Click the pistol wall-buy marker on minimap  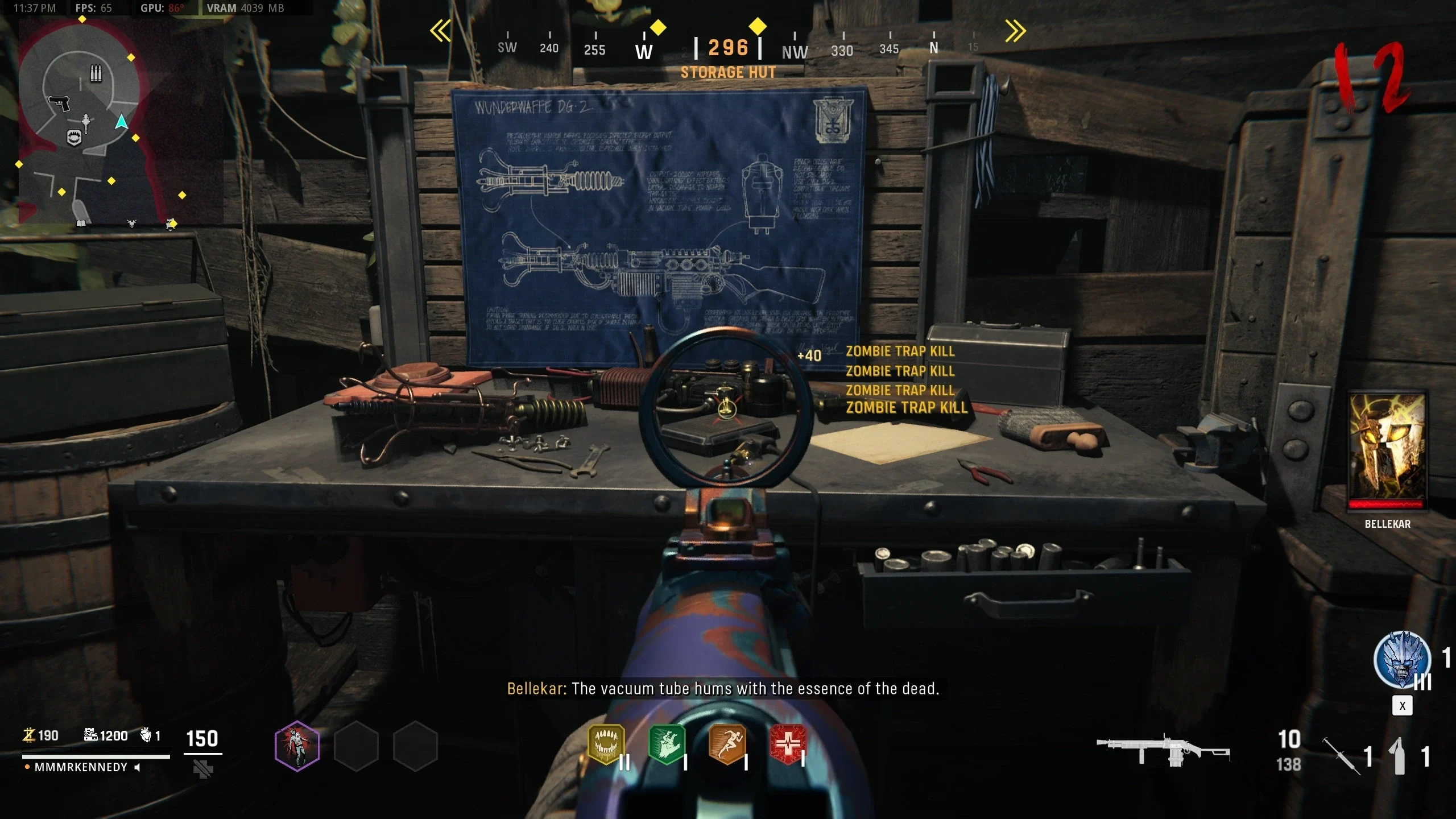pos(59,104)
